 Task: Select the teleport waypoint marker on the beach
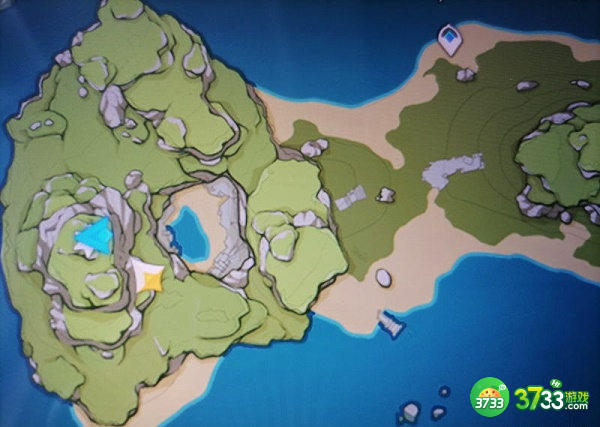tap(450, 38)
